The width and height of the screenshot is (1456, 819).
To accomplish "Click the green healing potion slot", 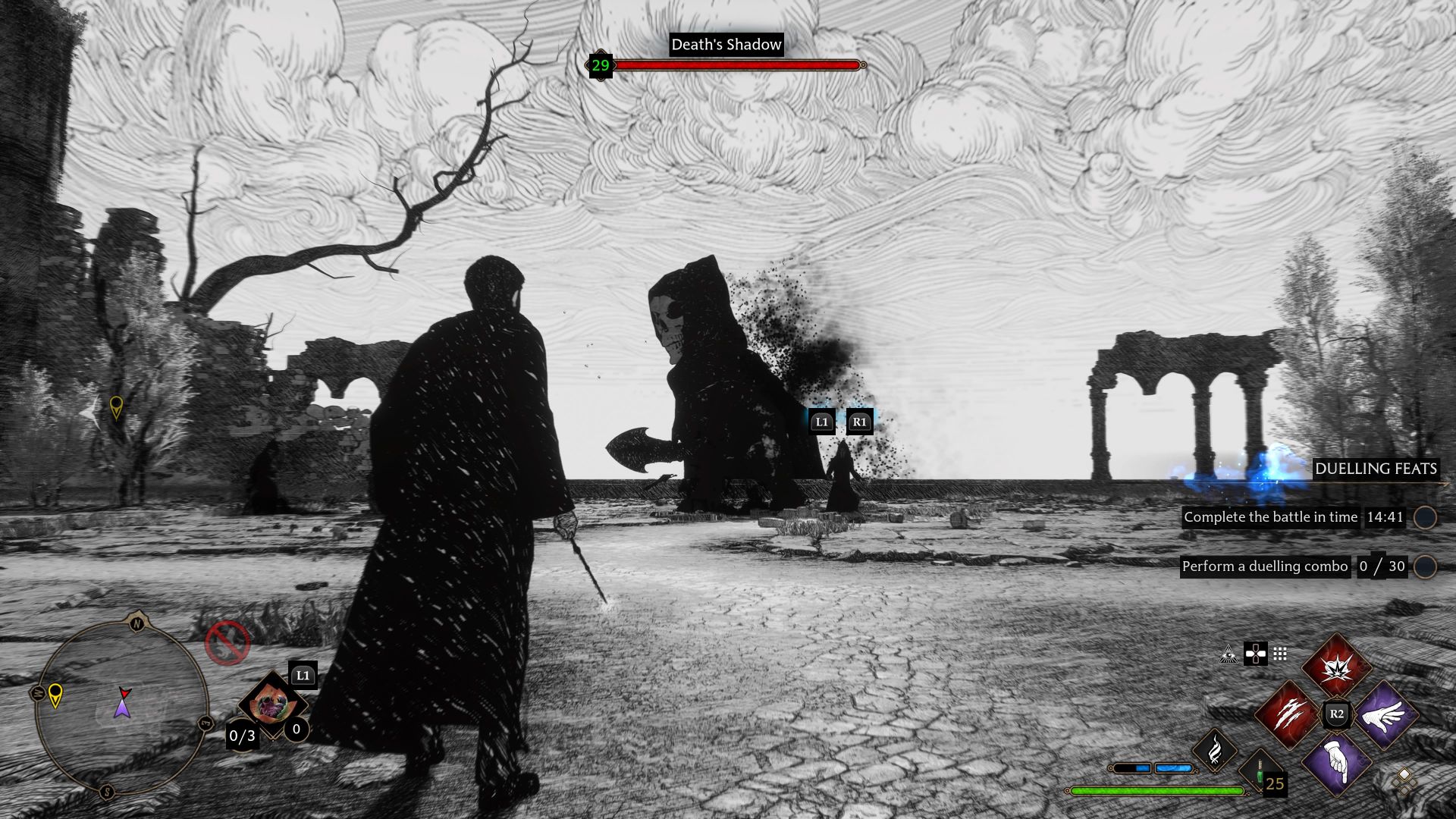I will 1261,773.
